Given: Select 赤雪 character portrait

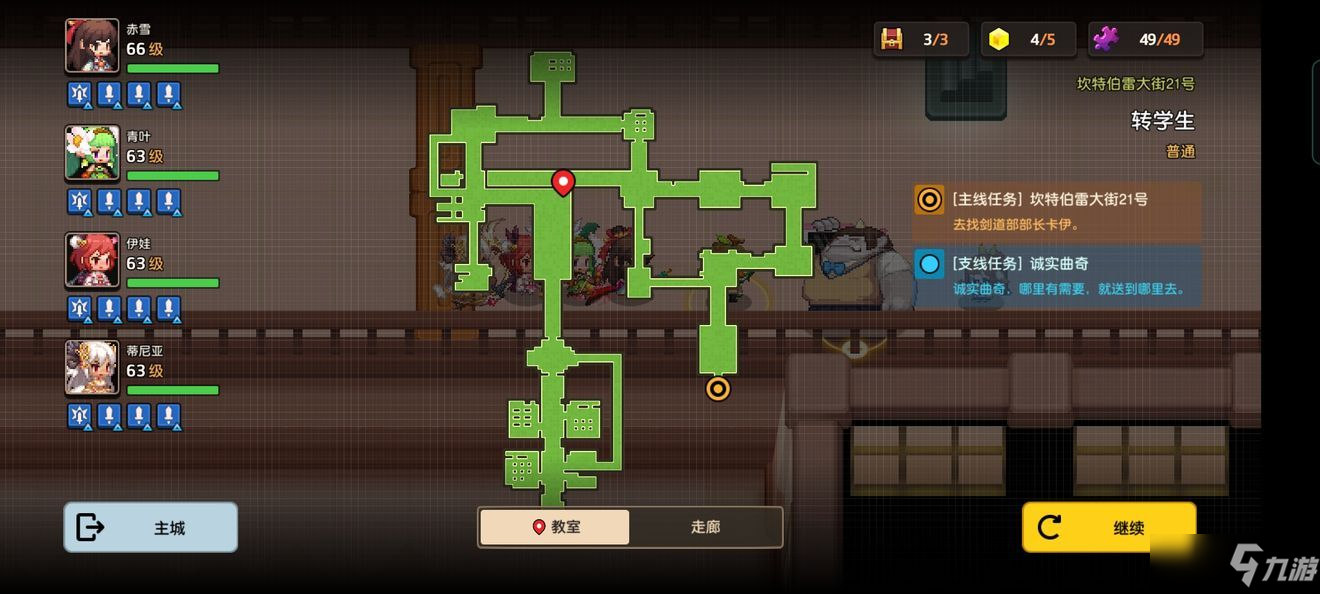Looking at the screenshot, I should pos(92,46).
